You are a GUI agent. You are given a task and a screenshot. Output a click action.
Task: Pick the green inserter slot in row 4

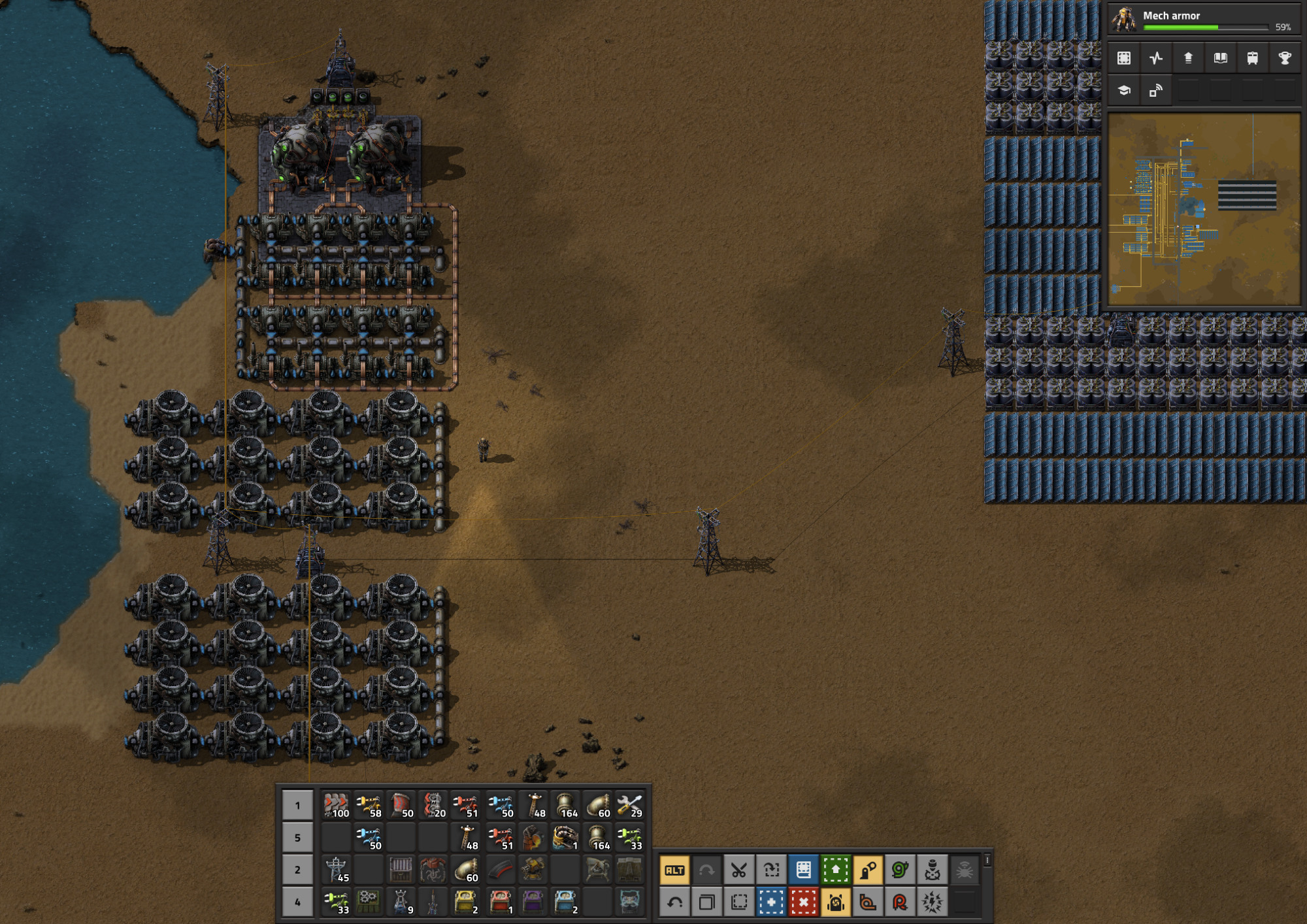pos(337,902)
